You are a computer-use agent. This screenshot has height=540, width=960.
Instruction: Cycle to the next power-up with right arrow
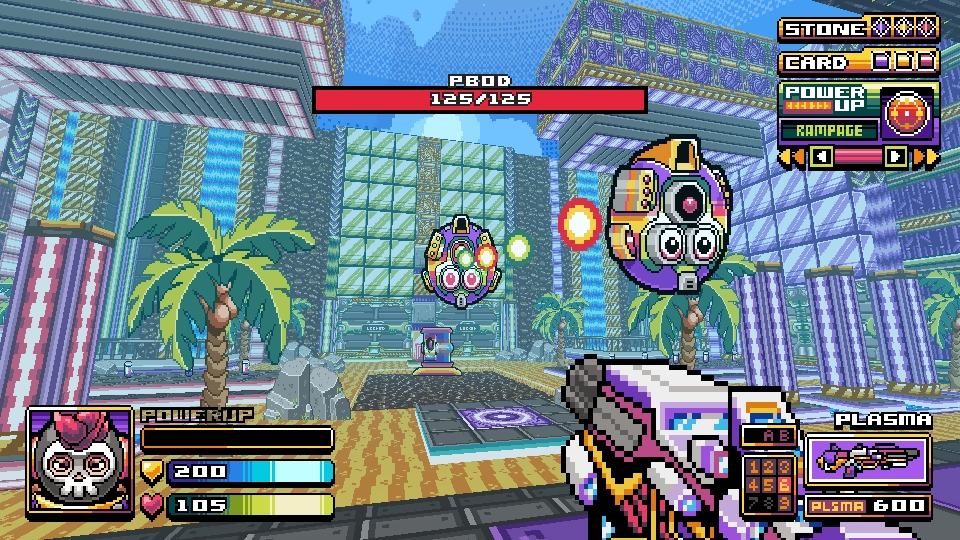896,156
